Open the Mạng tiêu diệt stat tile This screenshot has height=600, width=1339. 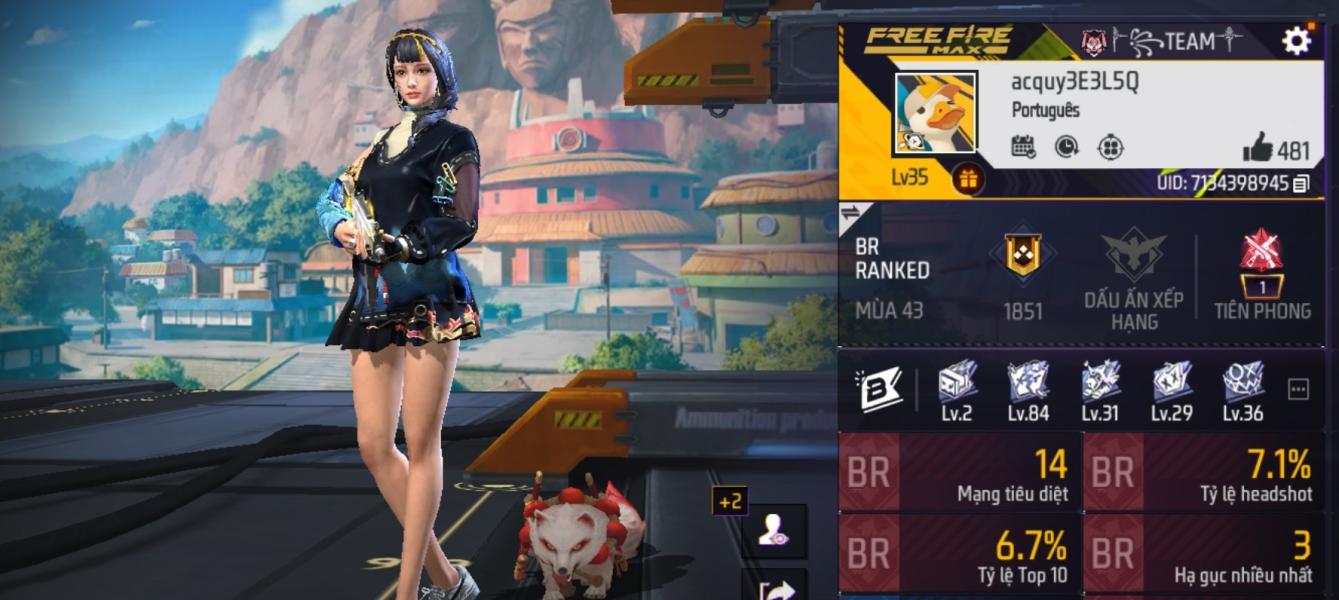959,472
